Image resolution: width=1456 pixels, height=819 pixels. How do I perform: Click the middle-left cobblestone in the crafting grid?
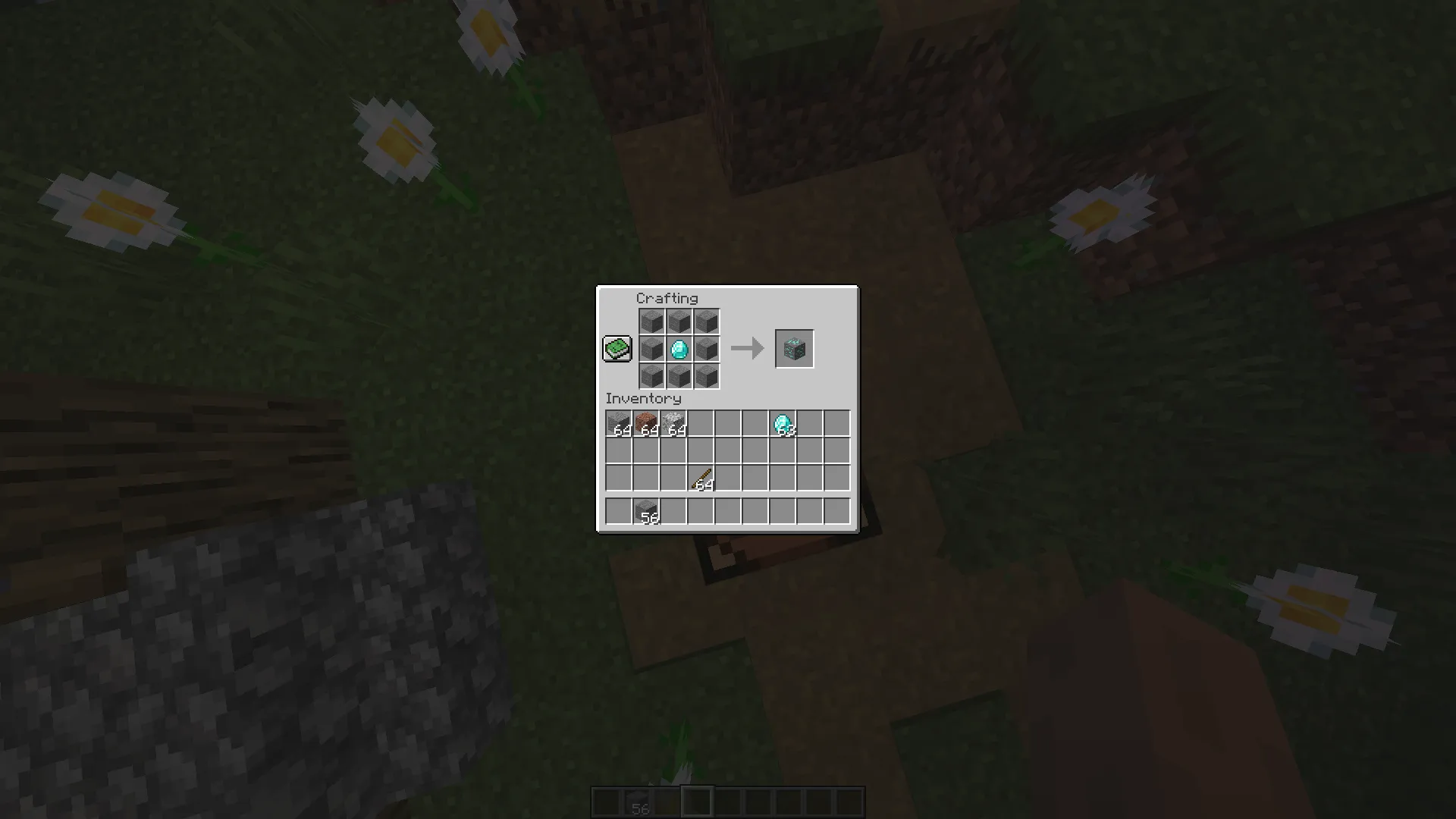point(652,349)
